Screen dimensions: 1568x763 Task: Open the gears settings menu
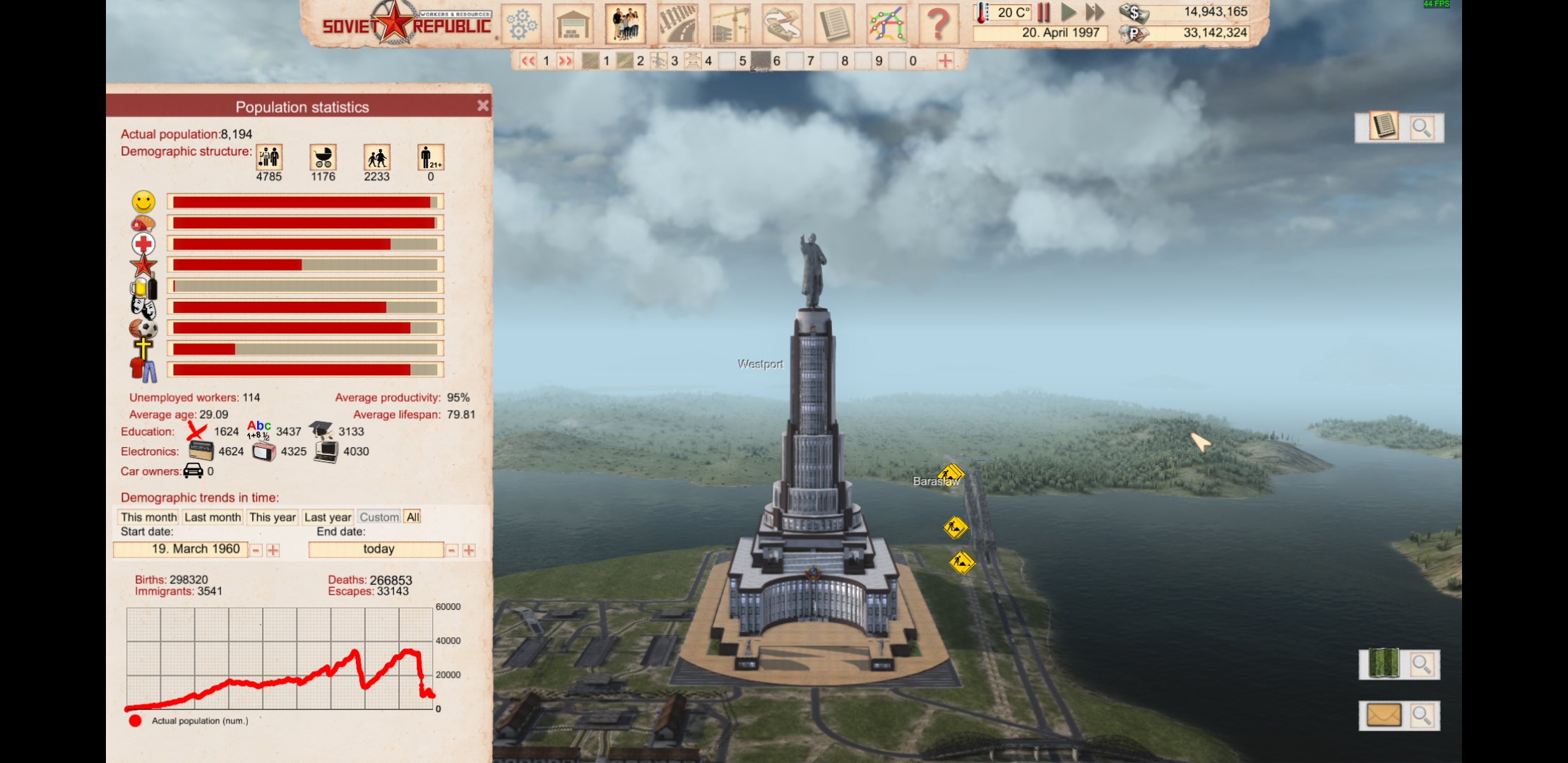point(522,24)
